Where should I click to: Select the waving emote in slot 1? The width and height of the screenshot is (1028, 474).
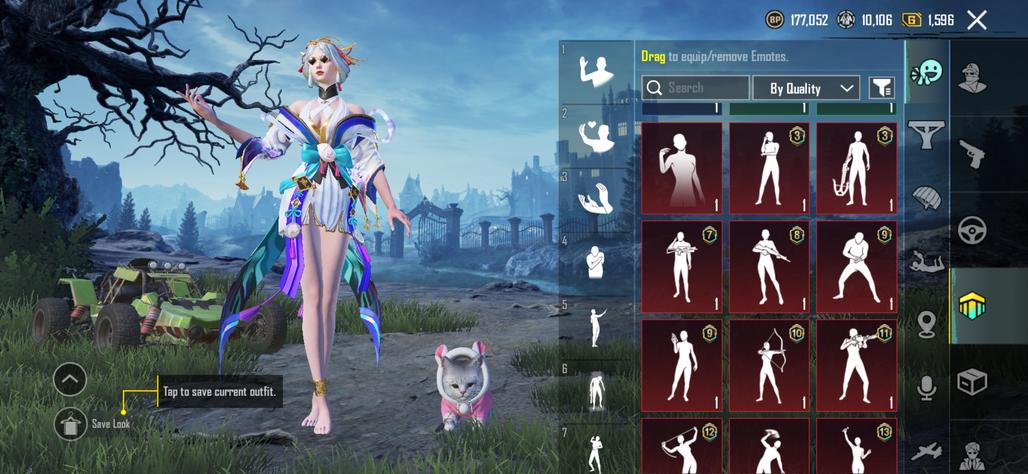[598, 69]
